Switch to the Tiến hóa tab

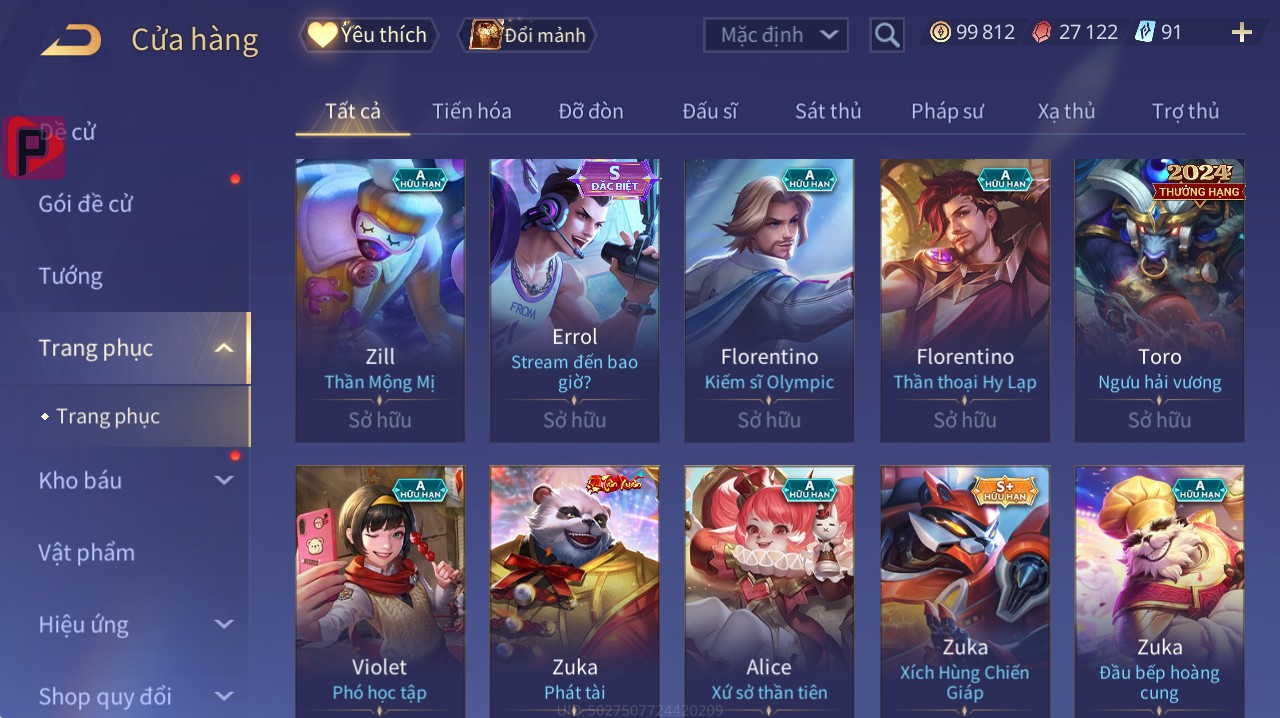(471, 111)
